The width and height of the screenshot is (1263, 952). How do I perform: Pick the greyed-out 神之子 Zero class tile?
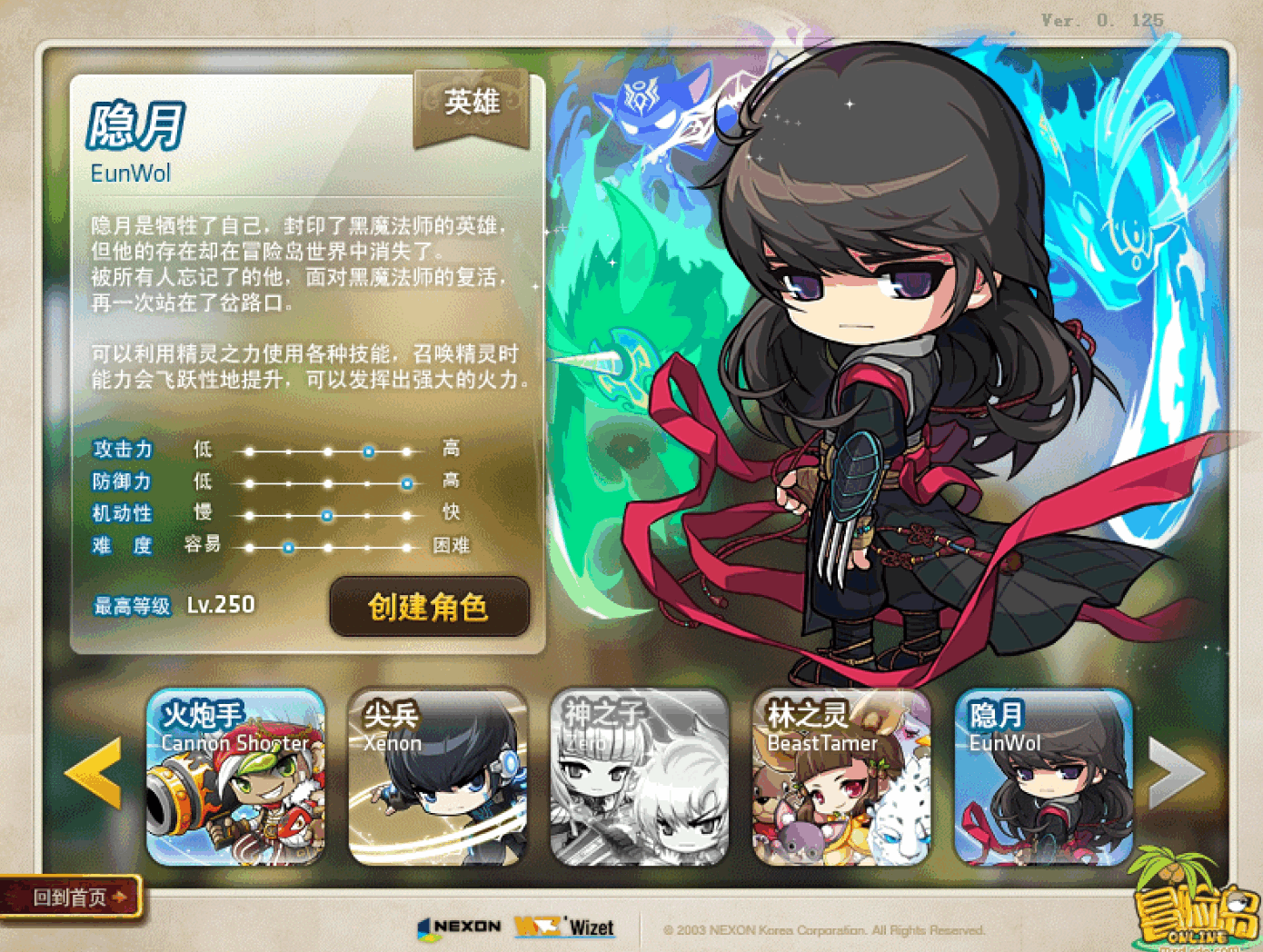(x=640, y=777)
